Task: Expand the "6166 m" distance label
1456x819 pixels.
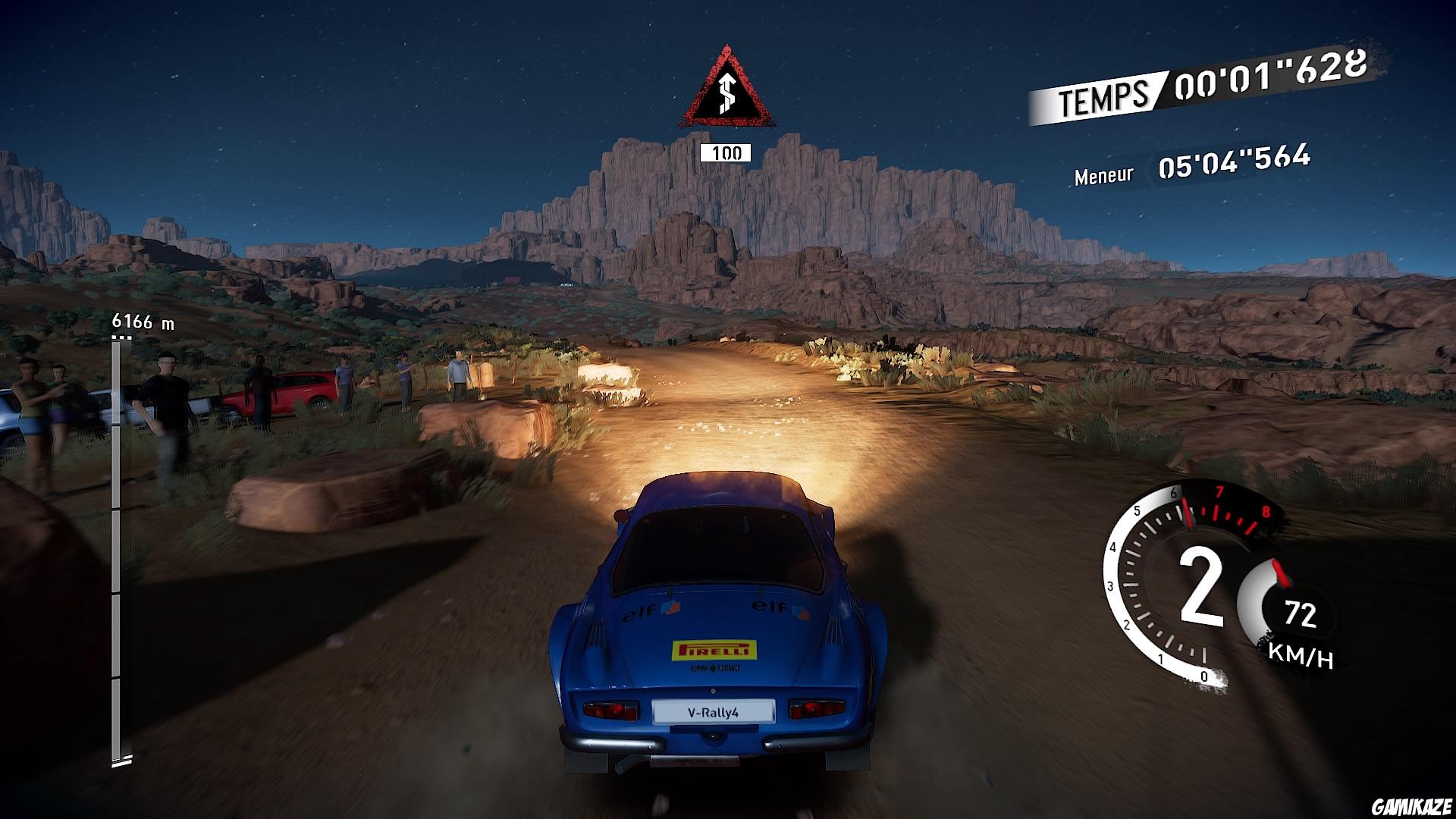Action: click(143, 321)
